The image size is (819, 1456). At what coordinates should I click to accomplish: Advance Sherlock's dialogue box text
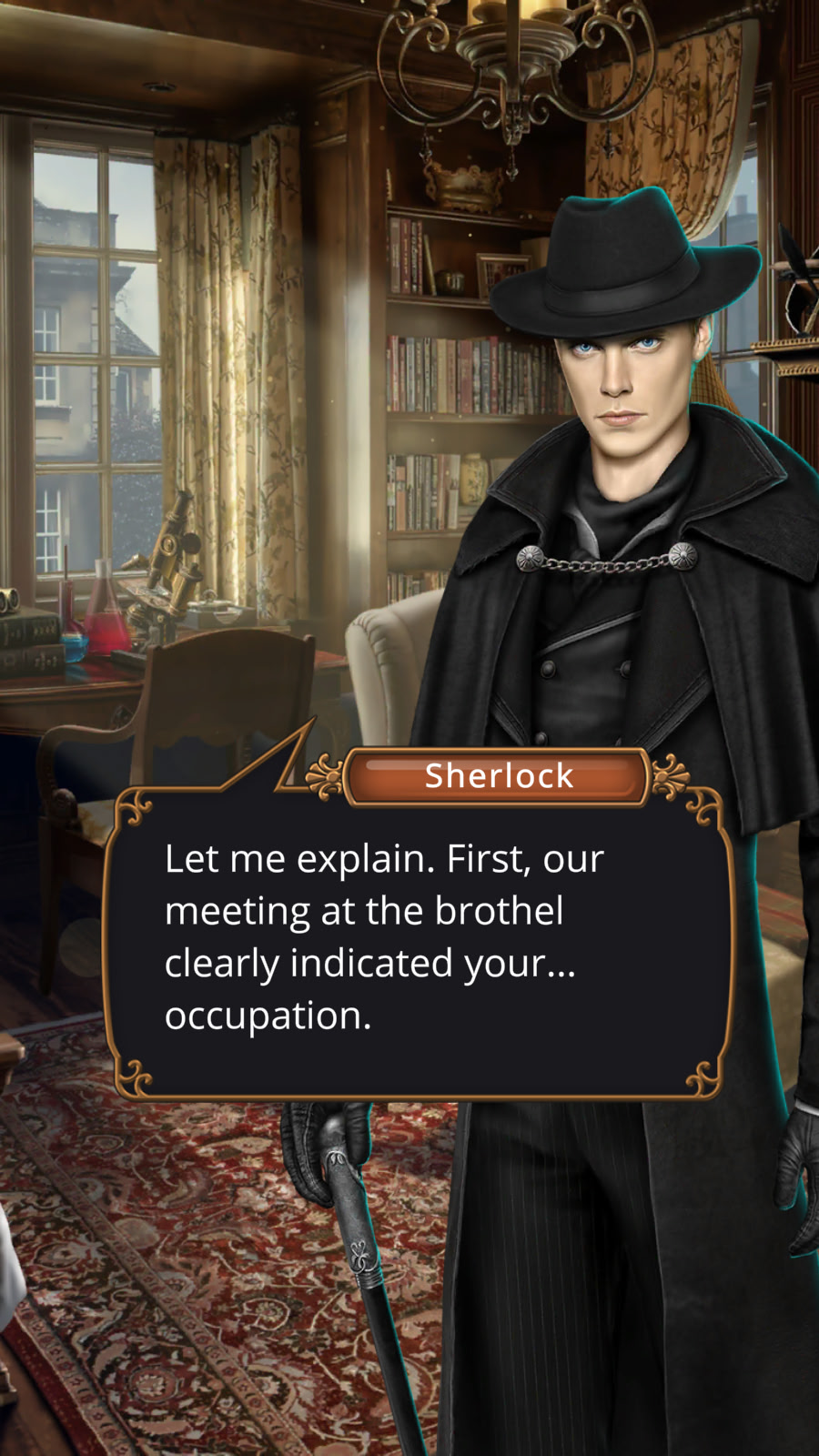pyautogui.click(x=419, y=937)
